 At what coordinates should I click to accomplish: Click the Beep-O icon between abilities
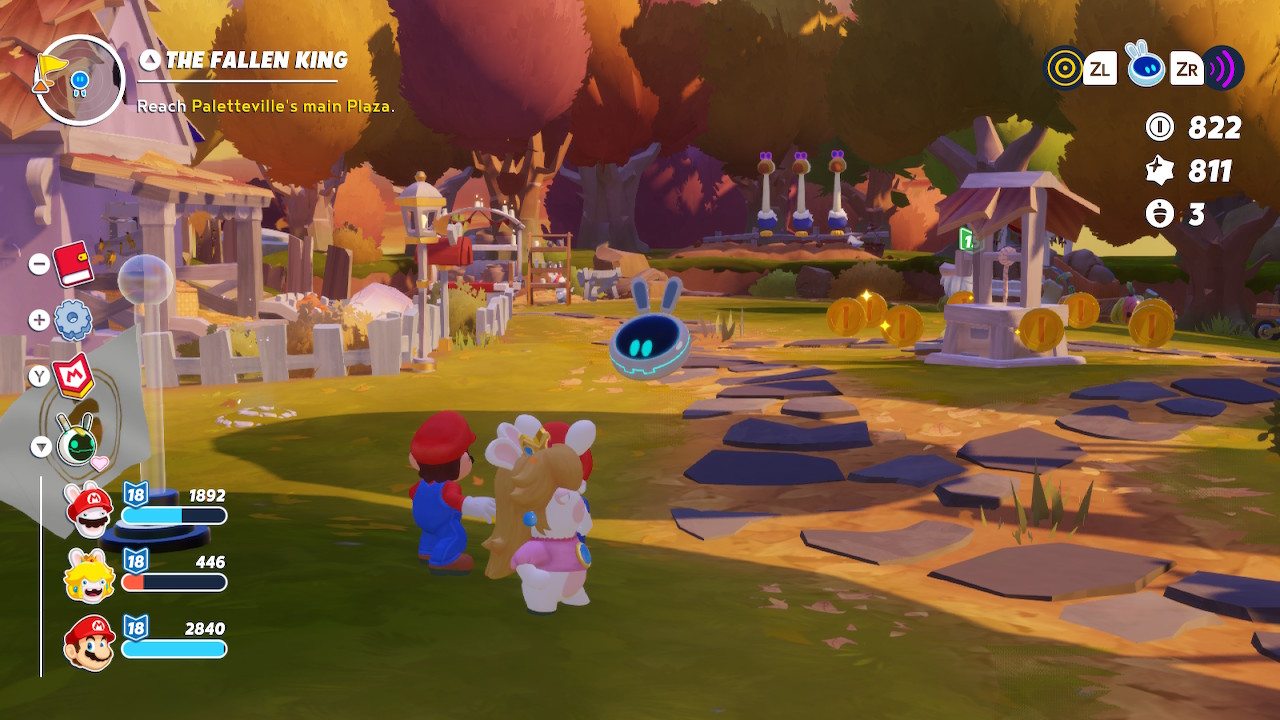coord(1144,65)
